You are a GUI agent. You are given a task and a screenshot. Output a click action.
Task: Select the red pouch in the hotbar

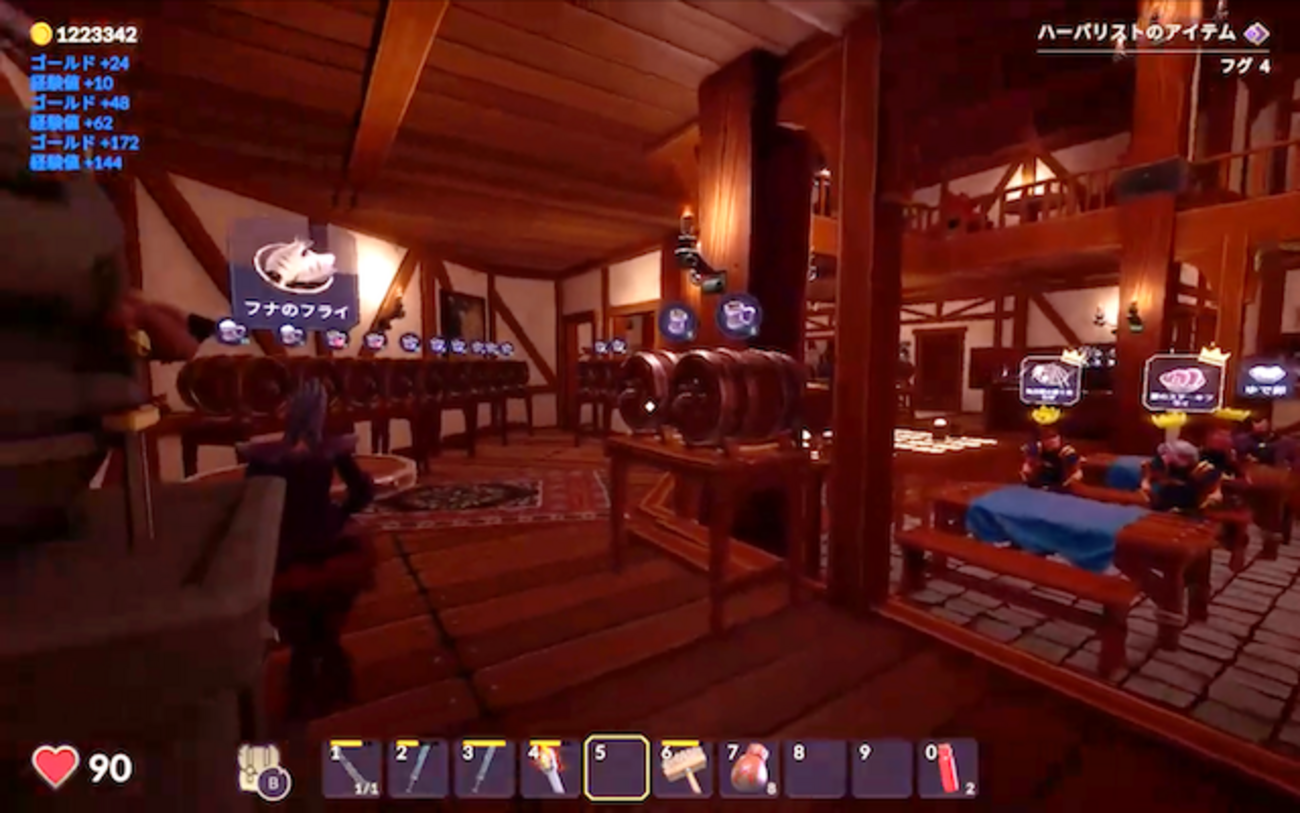pos(749,769)
